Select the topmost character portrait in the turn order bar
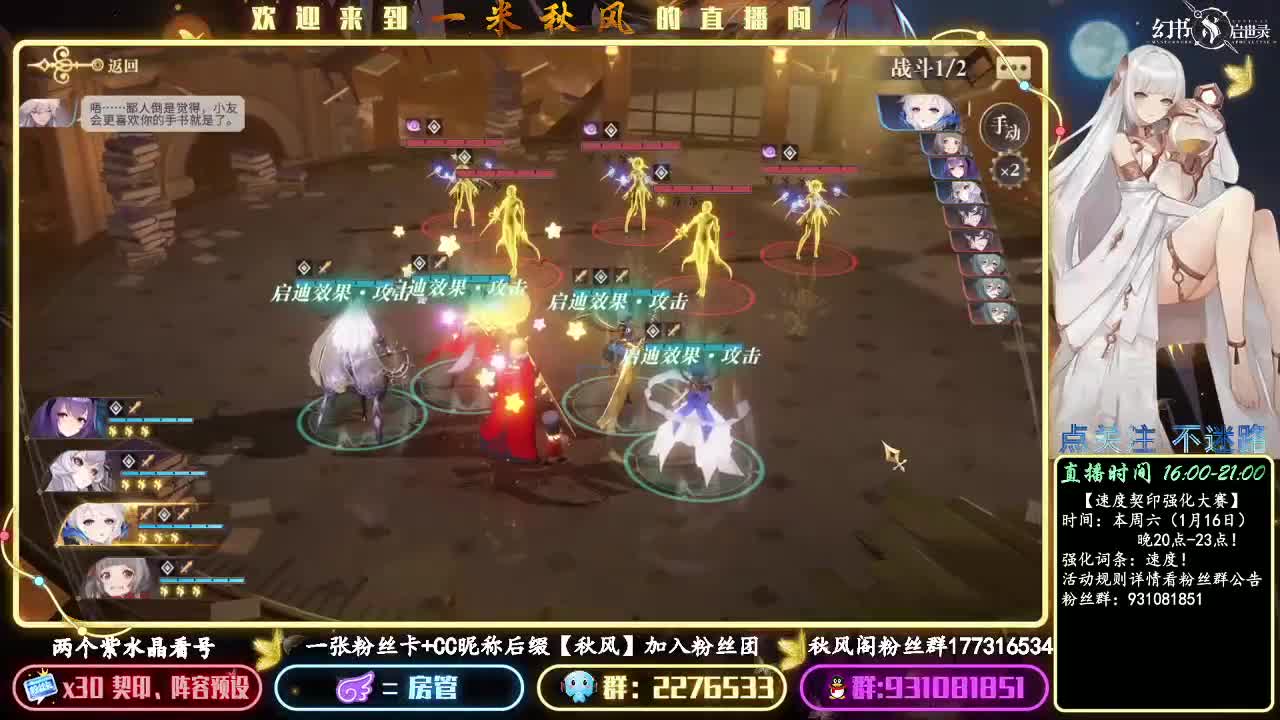Viewport: 1280px width, 720px height. [x=923, y=110]
